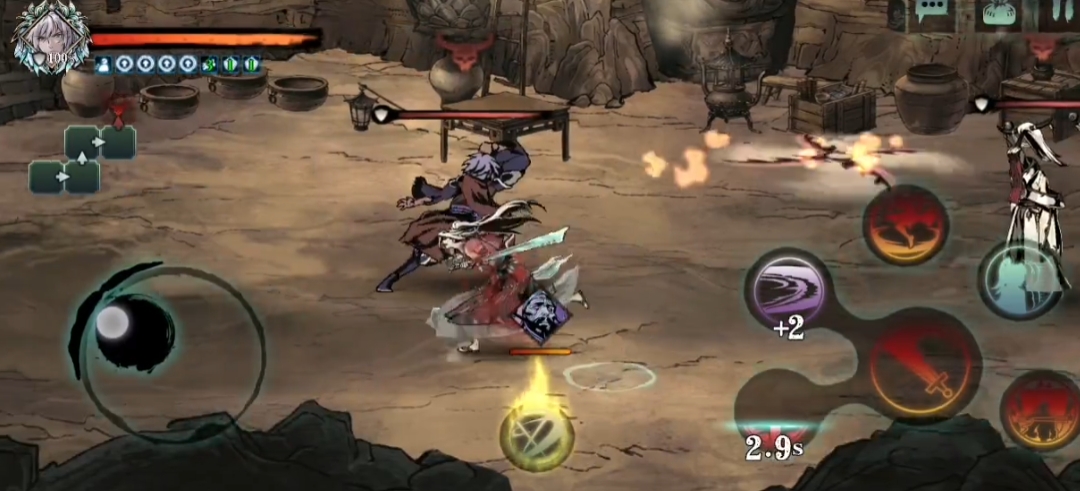This screenshot has width=1080, height=491.
Task: Use the red tornado strike skill
Action: click(x=906, y=224)
